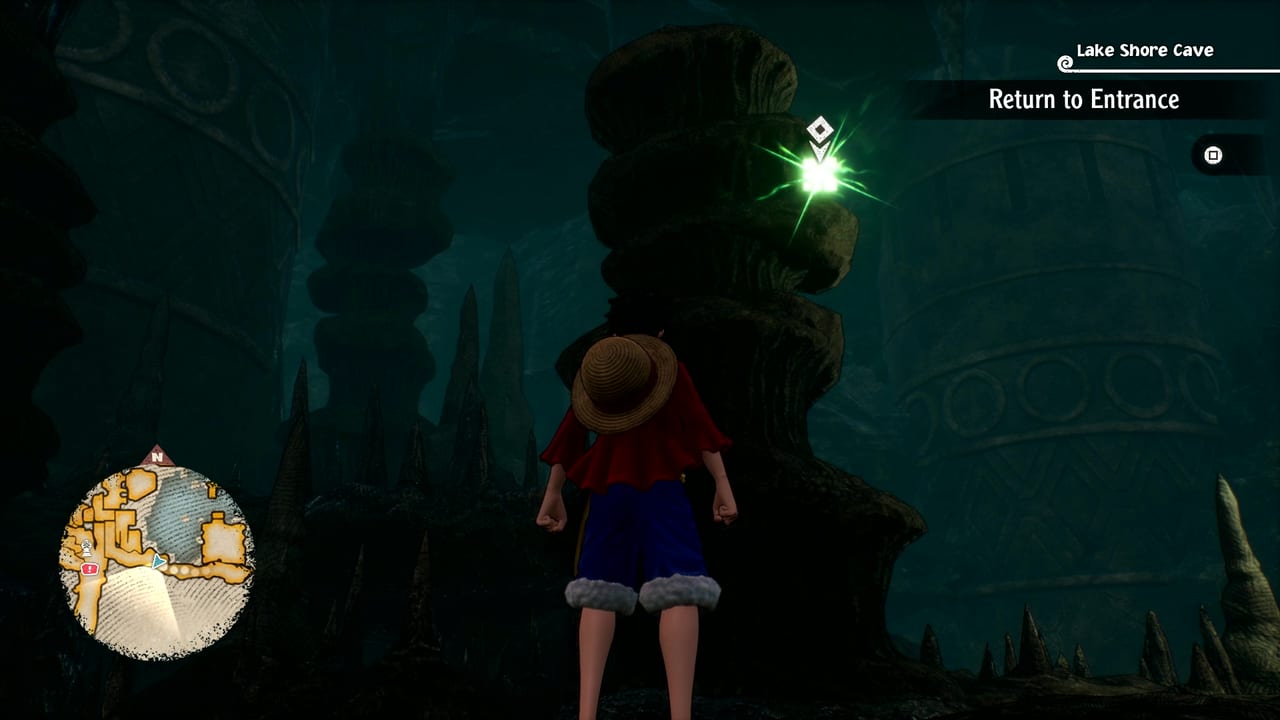Click the chevron arrow under the objective diamond

[820, 148]
